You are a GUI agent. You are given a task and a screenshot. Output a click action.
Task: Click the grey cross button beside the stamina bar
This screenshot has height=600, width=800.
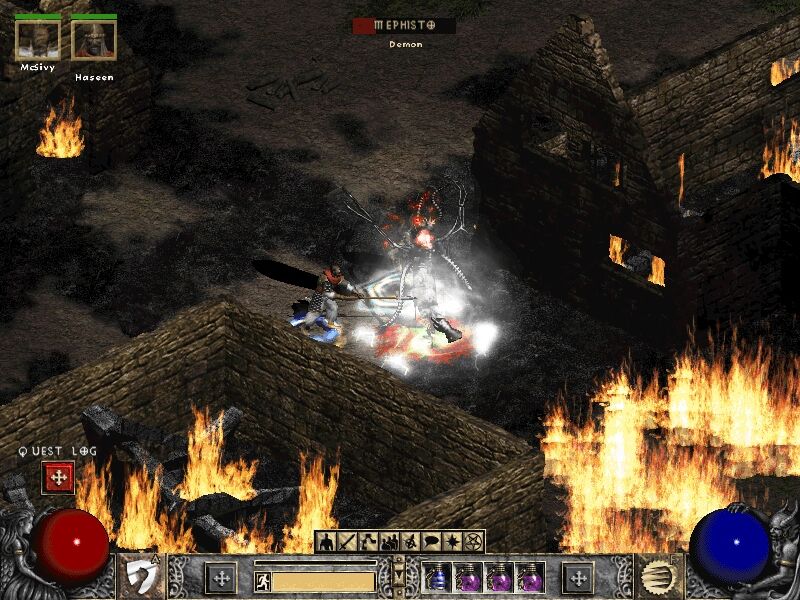pos(221,577)
